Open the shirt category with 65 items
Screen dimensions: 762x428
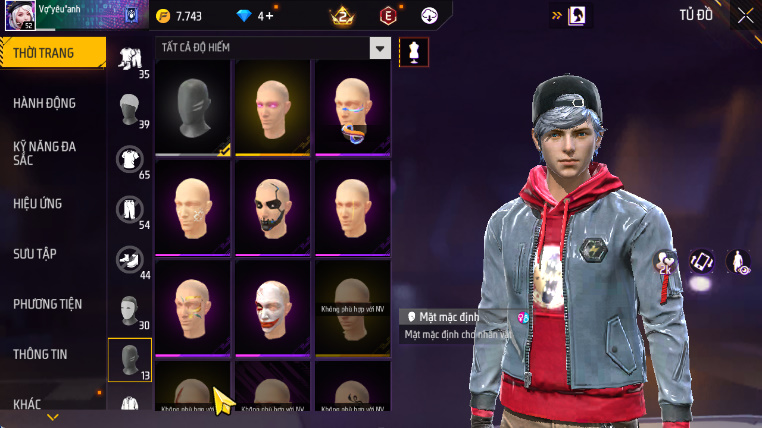point(130,162)
